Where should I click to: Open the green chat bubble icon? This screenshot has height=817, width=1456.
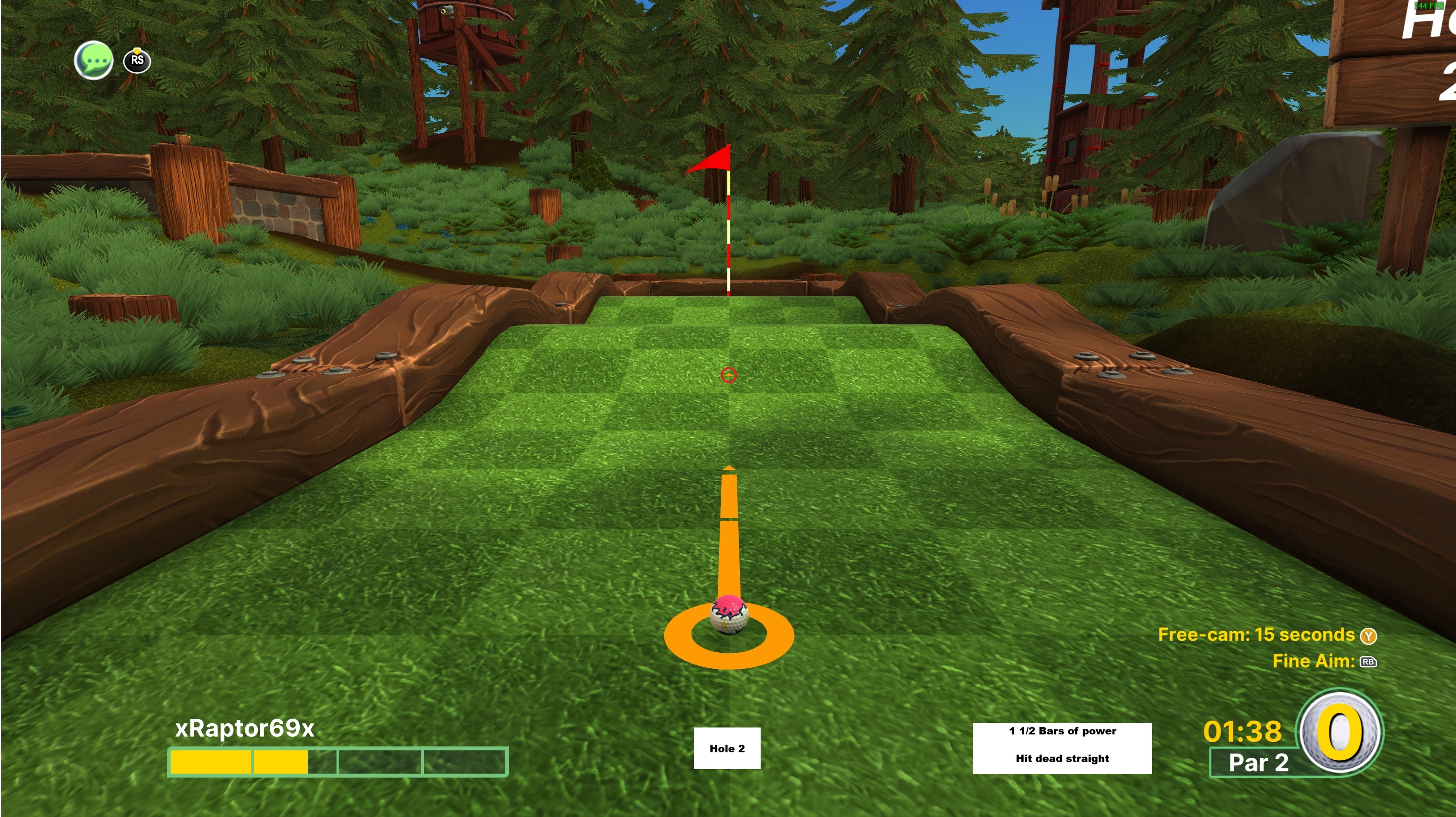[94, 60]
